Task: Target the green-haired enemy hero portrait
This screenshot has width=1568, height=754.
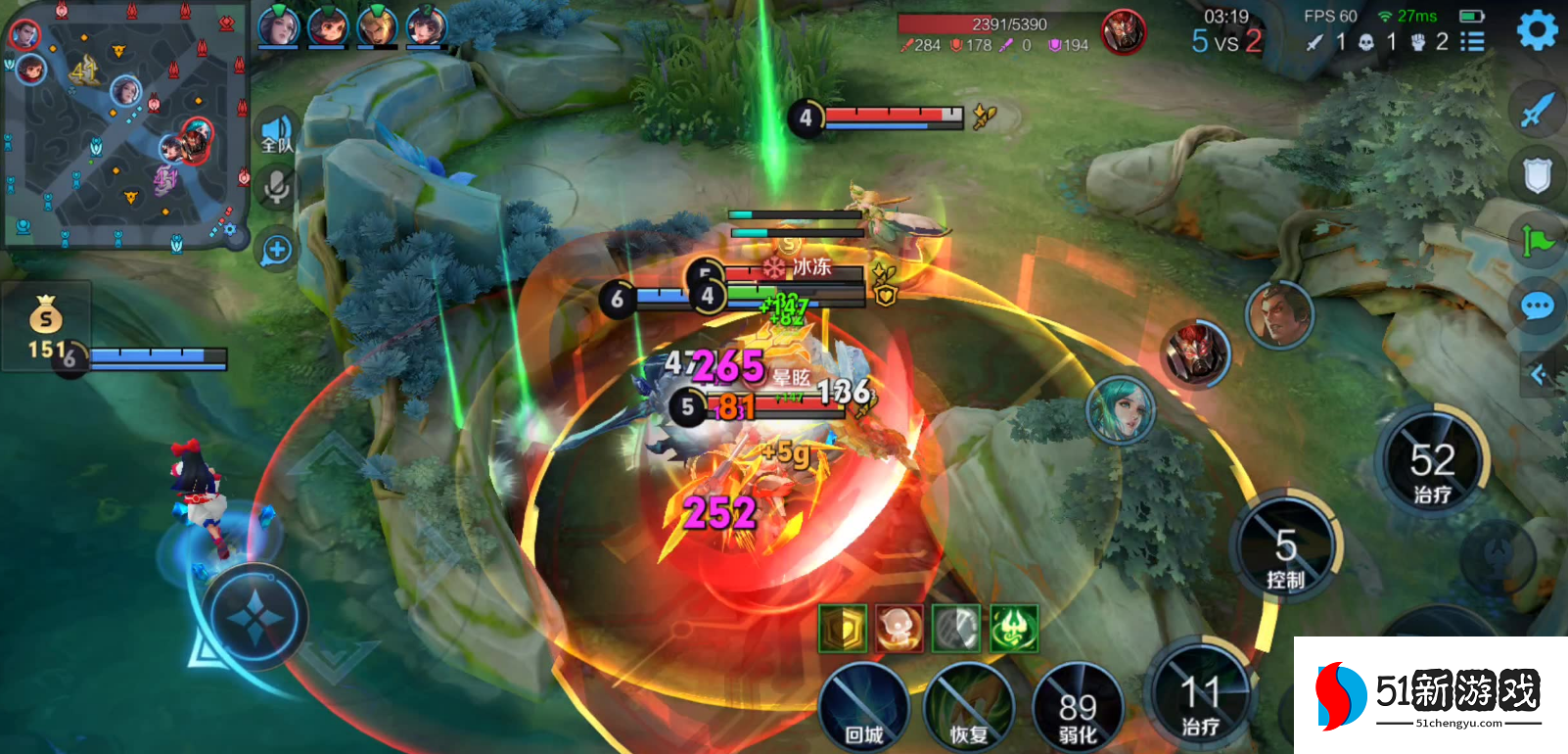Action: [1122, 409]
